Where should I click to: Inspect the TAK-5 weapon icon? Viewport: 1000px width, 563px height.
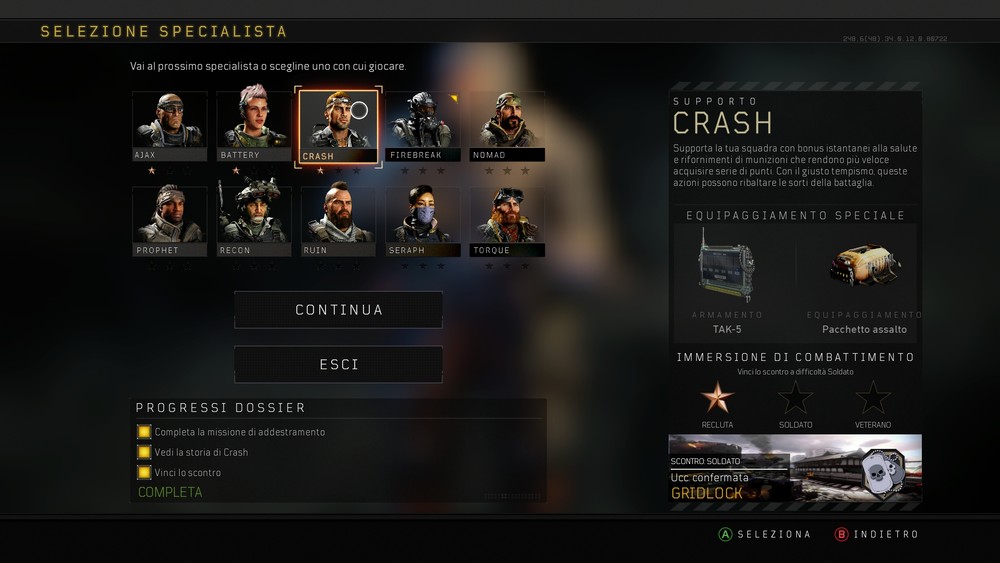click(727, 265)
